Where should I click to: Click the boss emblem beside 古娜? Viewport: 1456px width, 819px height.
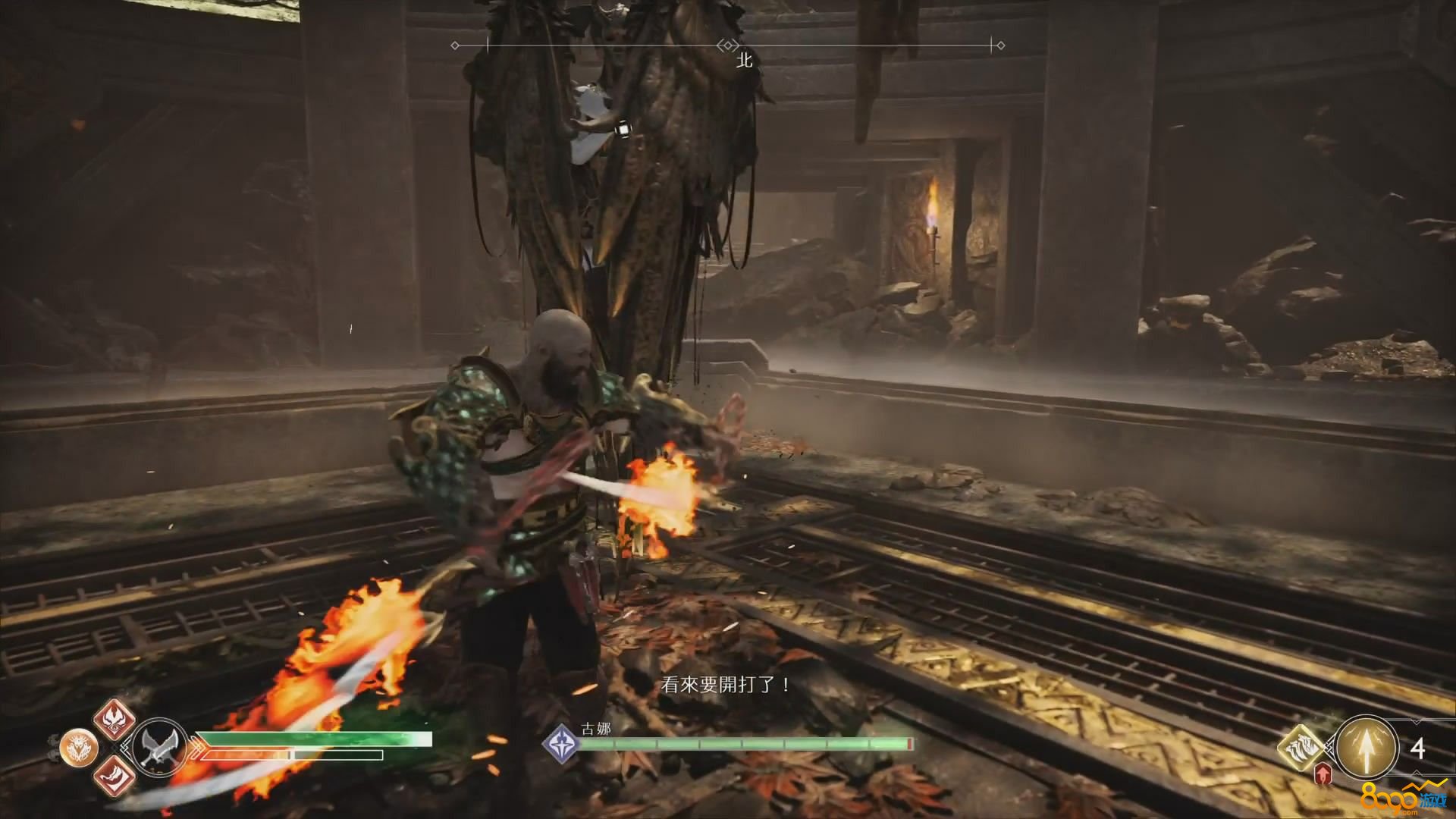[562, 742]
